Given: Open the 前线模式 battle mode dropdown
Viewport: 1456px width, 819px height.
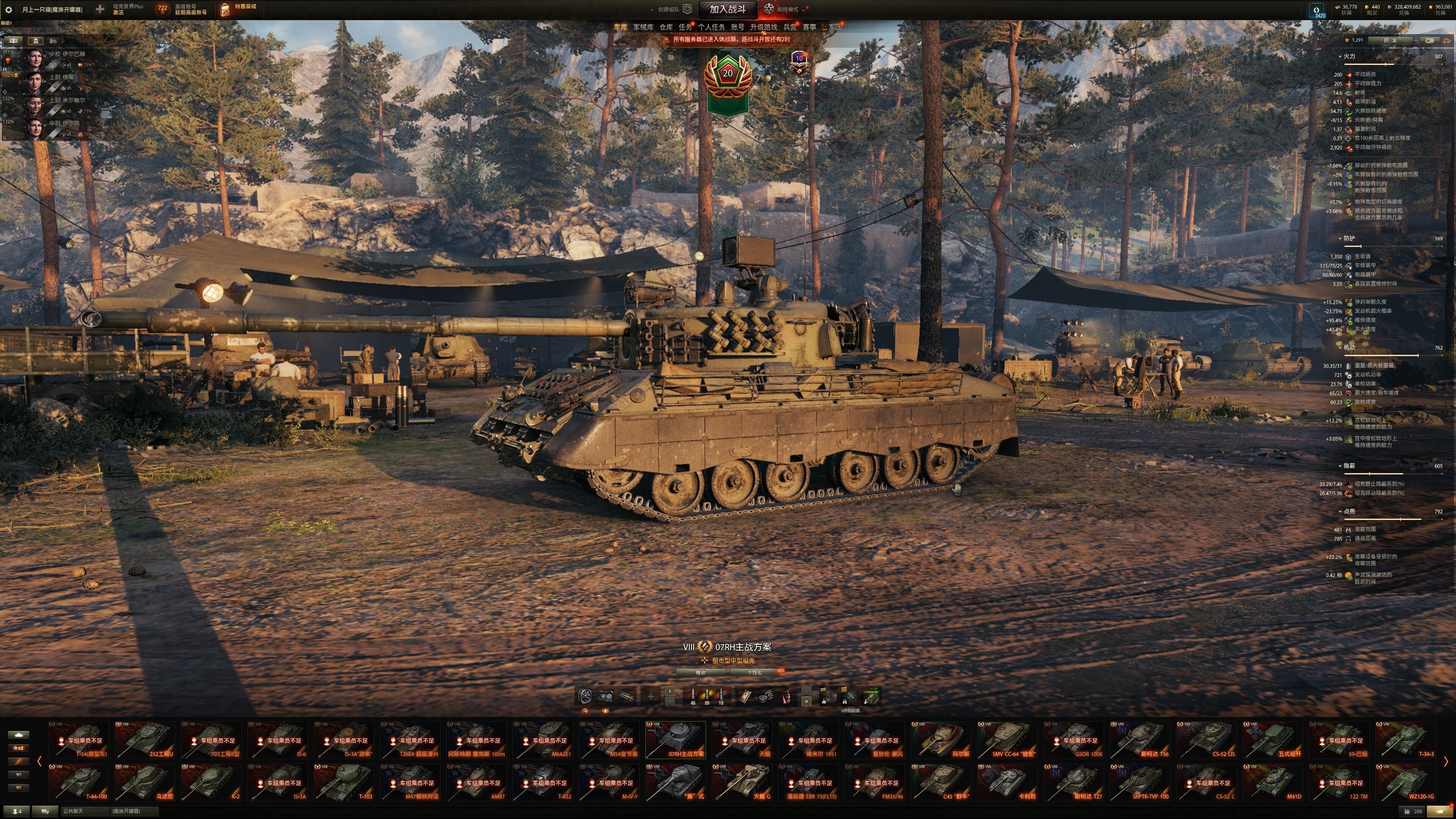Looking at the screenshot, I should click(786, 9).
